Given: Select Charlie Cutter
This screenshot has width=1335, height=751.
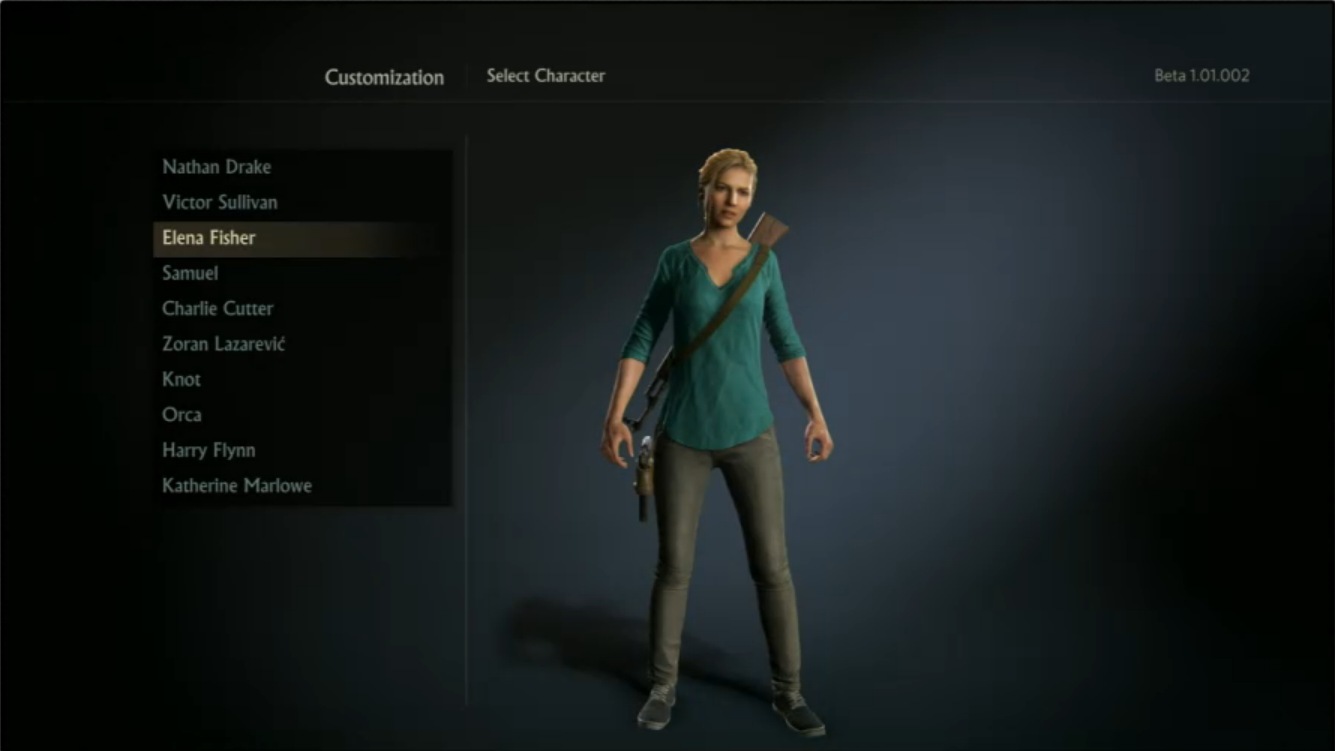Looking at the screenshot, I should (x=217, y=308).
